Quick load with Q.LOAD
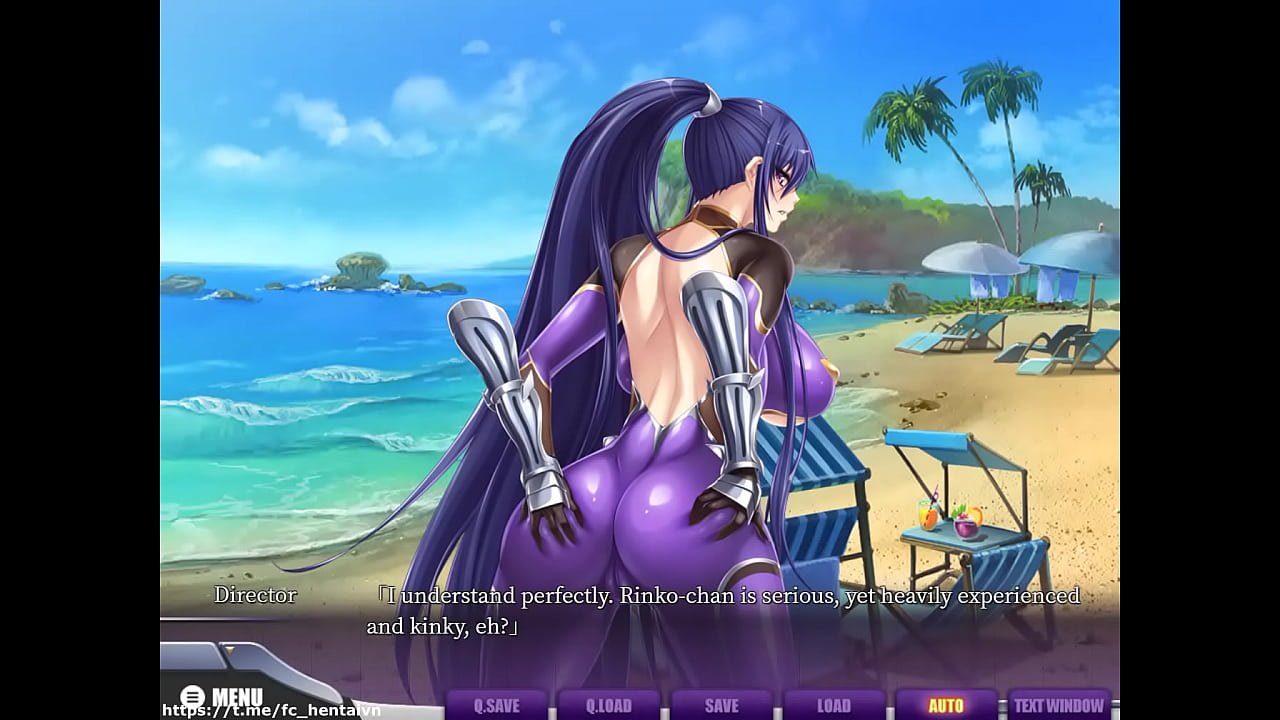 pyautogui.click(x=608, y=705)
